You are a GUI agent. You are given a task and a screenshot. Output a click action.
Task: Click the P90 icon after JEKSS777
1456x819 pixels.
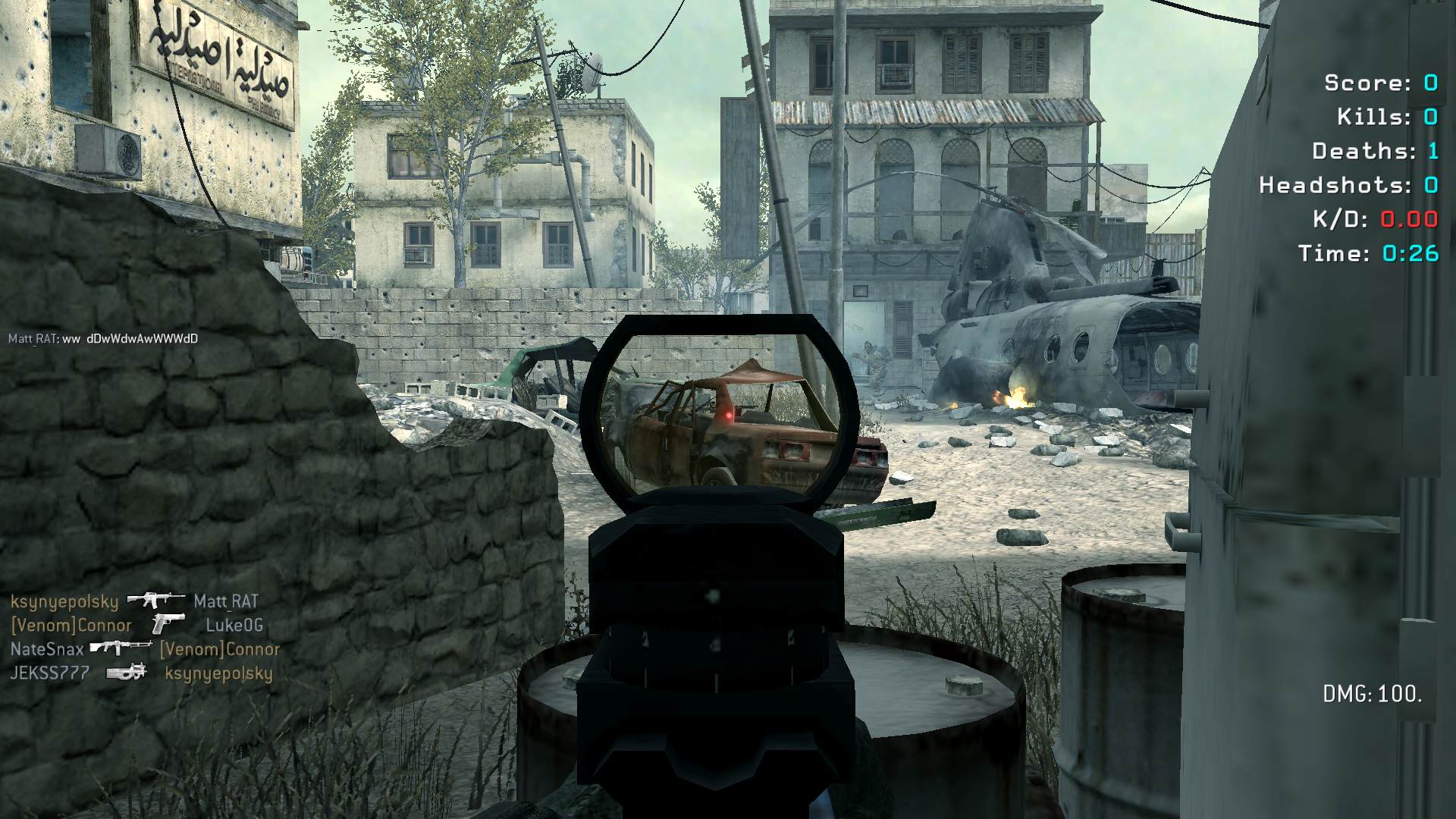(126, 672)
